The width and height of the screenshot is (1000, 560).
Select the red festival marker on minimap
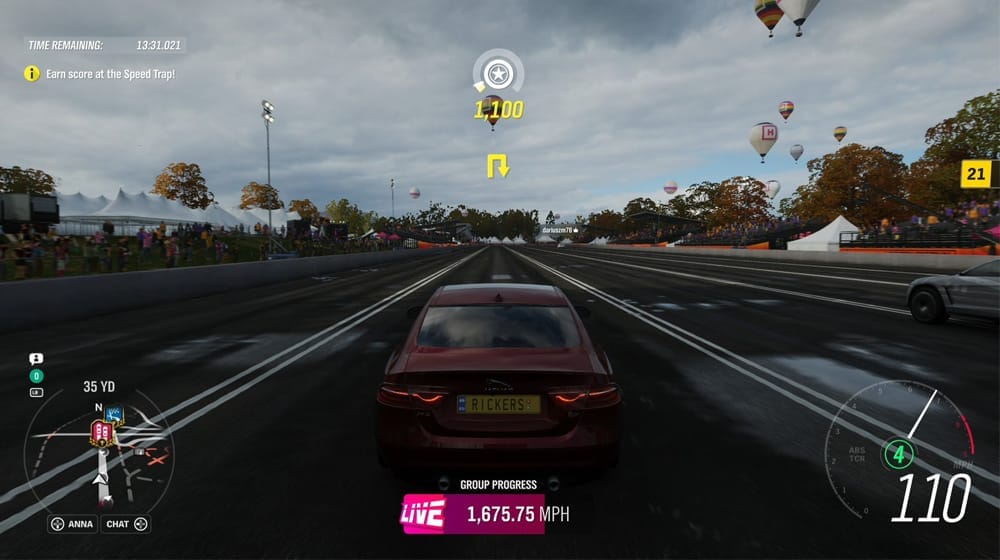pos(101,432)
